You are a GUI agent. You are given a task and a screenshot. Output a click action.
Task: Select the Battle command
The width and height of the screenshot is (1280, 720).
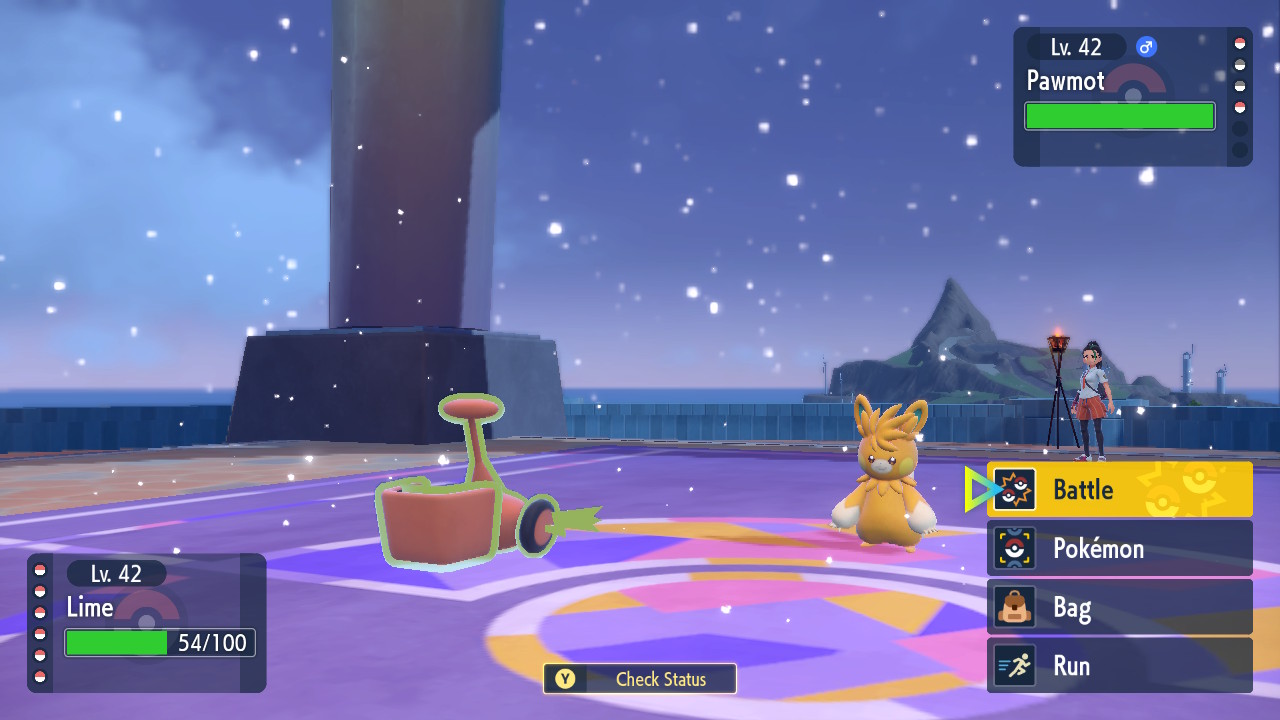click(1119, 489)
